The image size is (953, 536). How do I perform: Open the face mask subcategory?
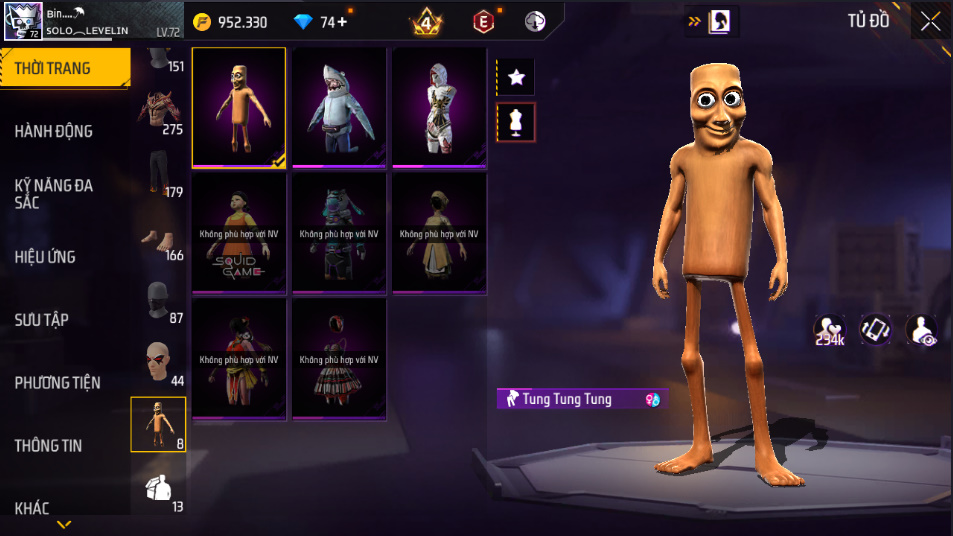158,301
